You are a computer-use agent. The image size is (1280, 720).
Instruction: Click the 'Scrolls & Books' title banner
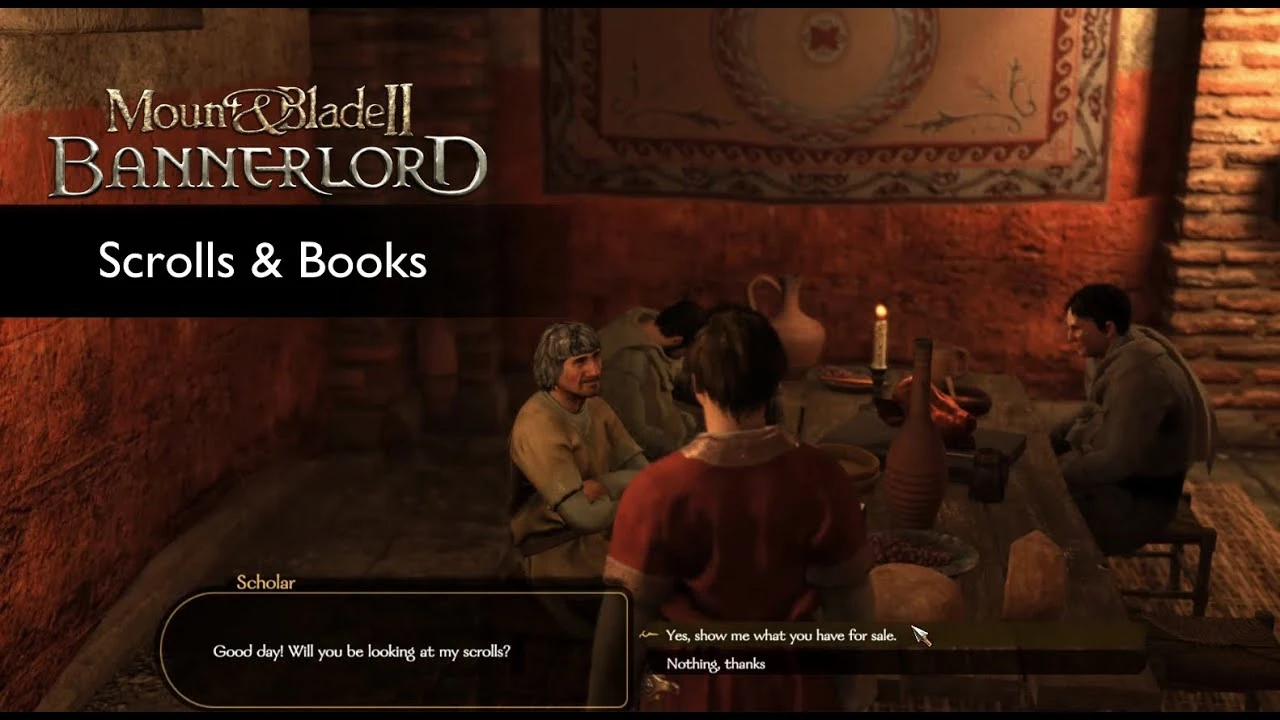(x=262, y=262)
